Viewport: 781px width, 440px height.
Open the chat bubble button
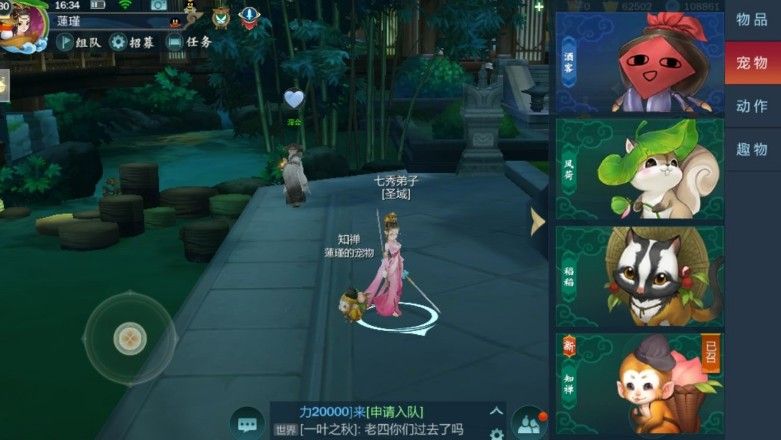click(x=246, y=420)
